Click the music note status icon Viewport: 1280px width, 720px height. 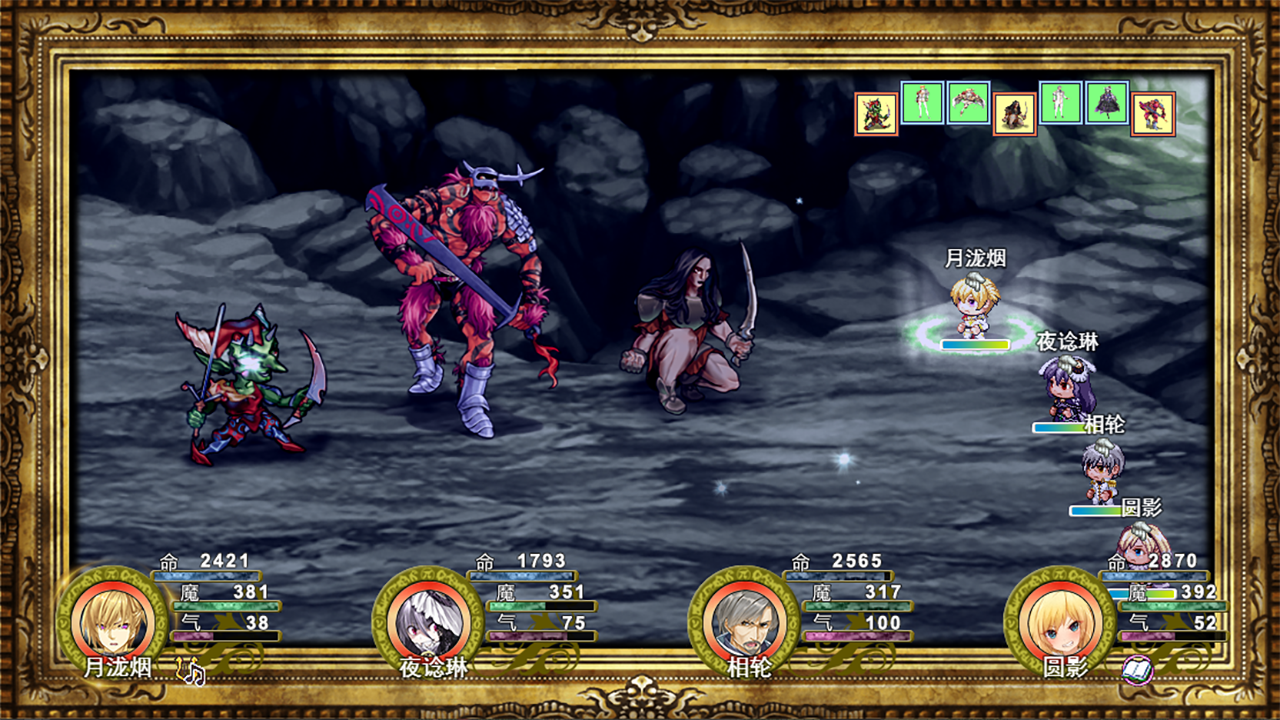(190, 672)
